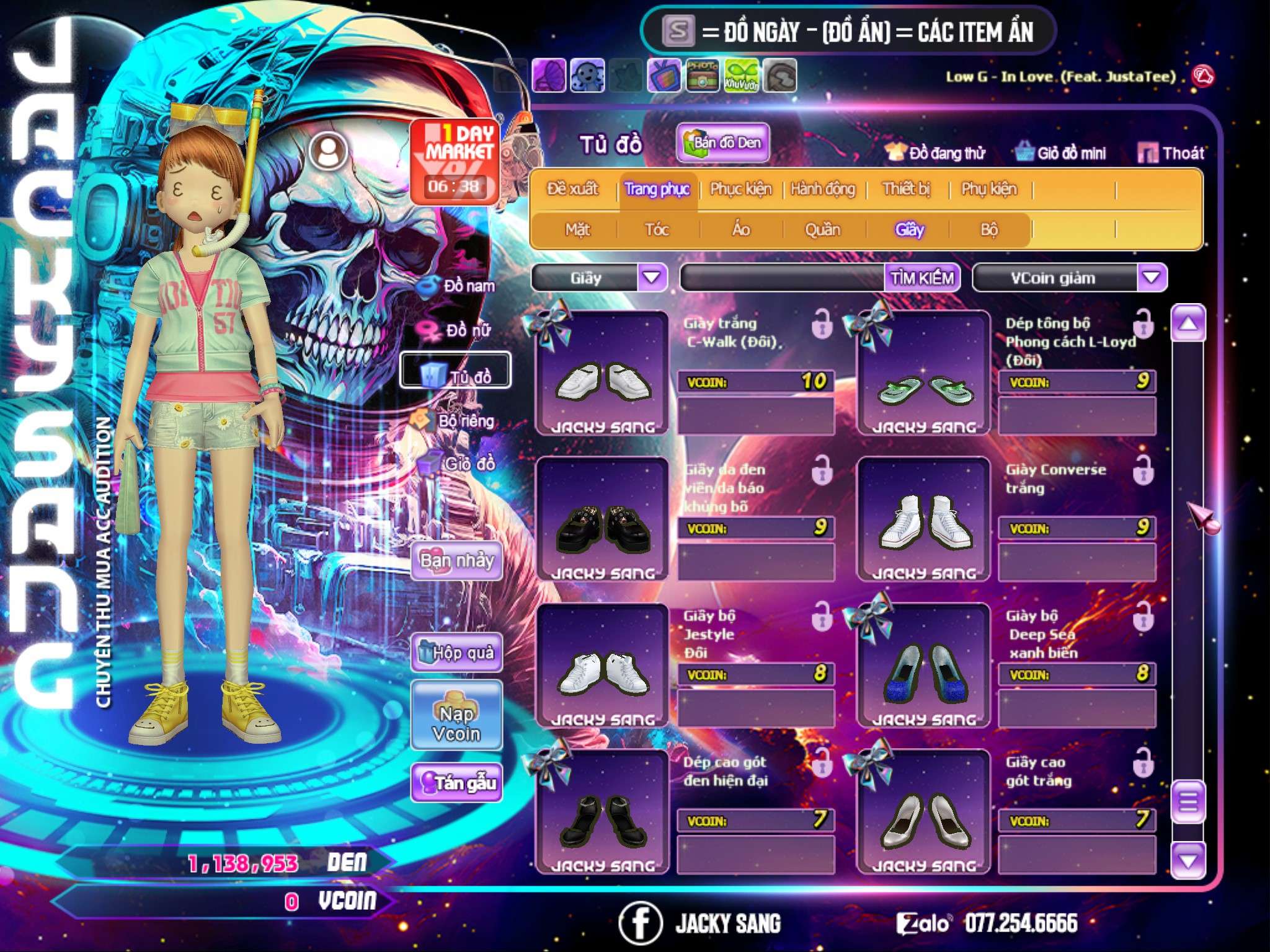Viewport: 1270px width, 952px height.
Task: Expand the Giày filter dropdown
Action: click(652, 278)
